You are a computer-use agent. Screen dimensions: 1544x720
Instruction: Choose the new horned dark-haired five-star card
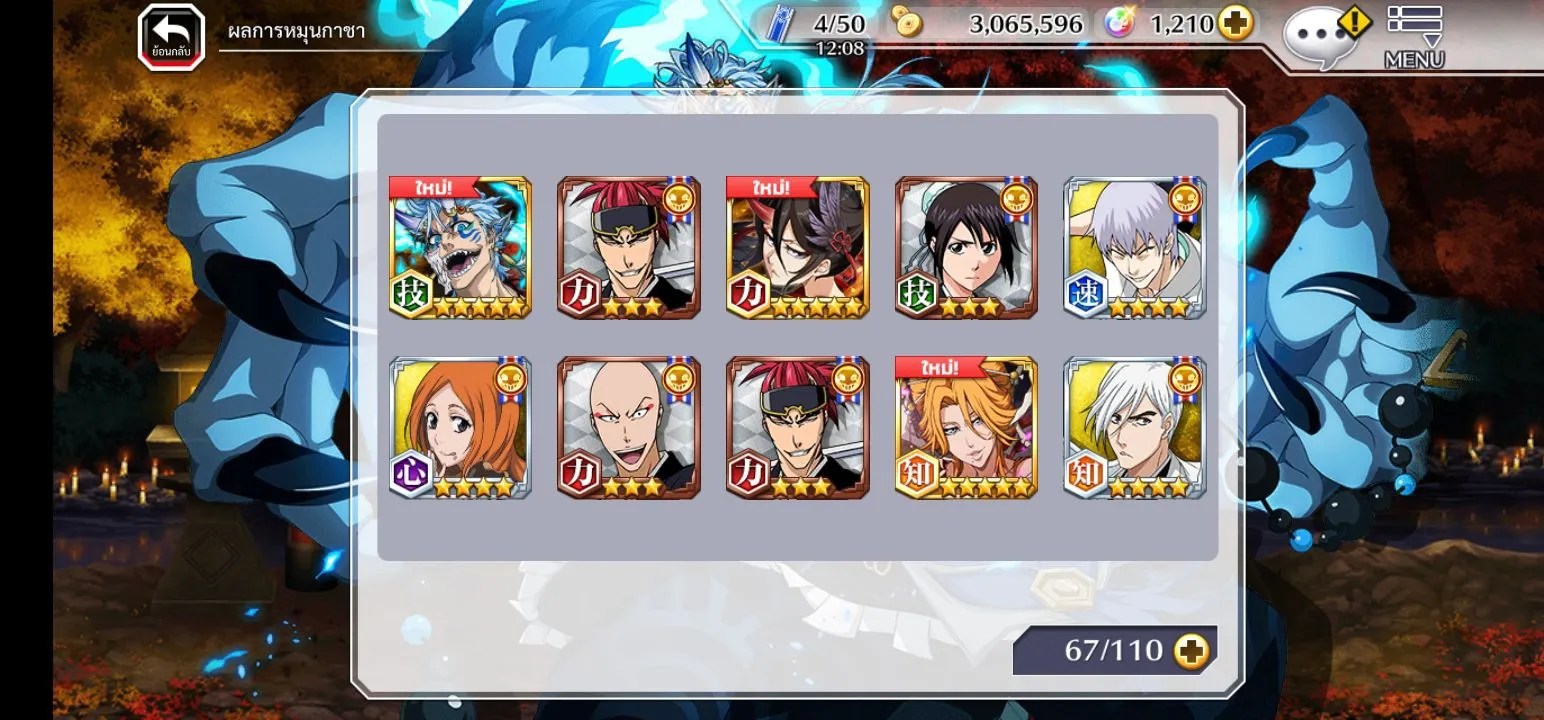point(797,248)
